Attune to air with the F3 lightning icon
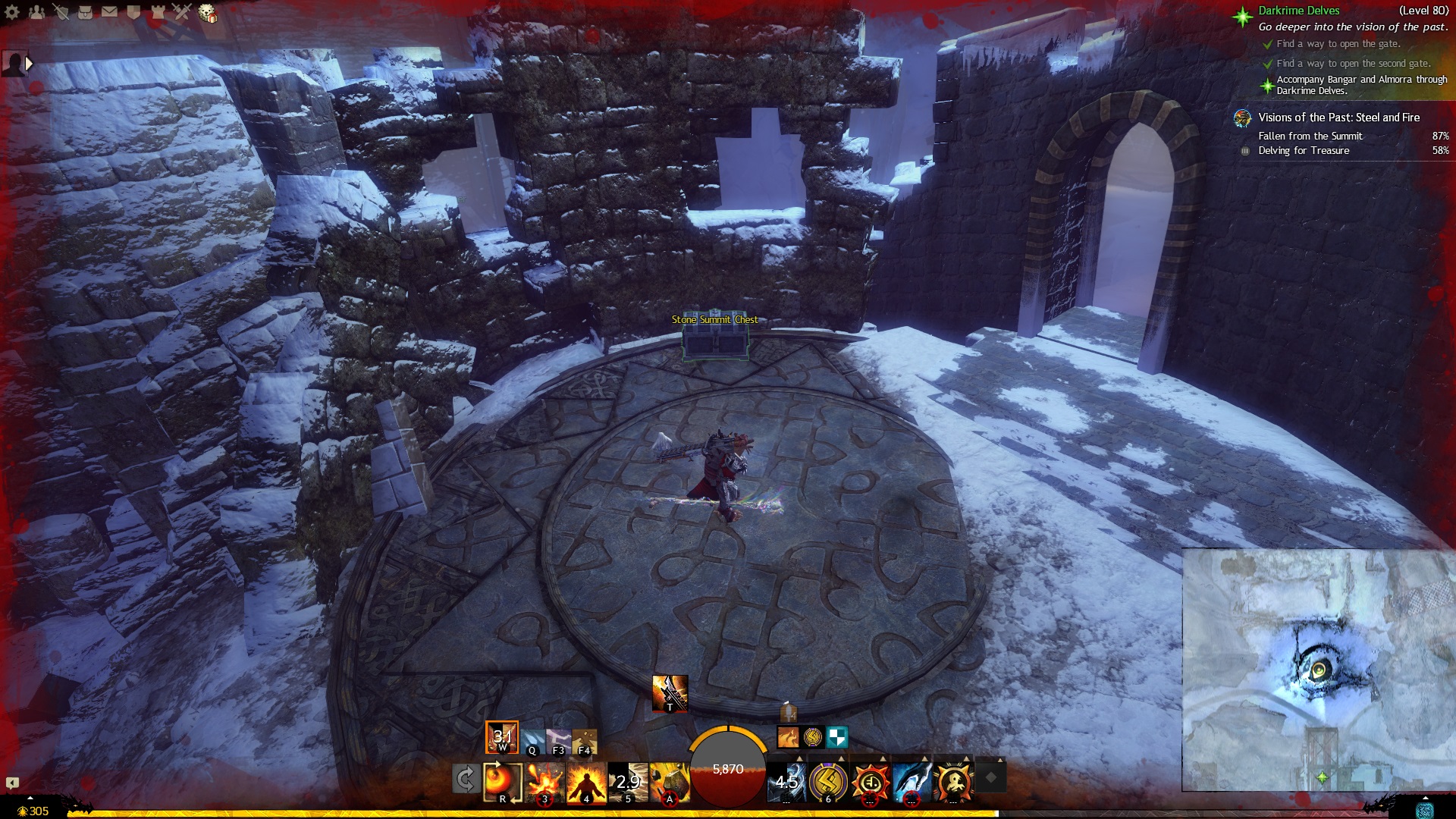Viewport: 1456px width, 819px height. (x=558, y=742)
